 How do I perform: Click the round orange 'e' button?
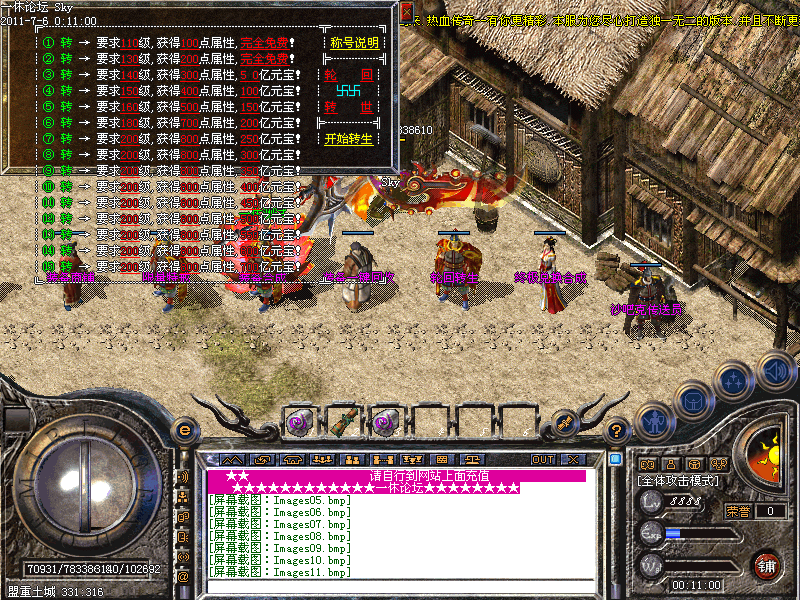click(x=185, y=429)
